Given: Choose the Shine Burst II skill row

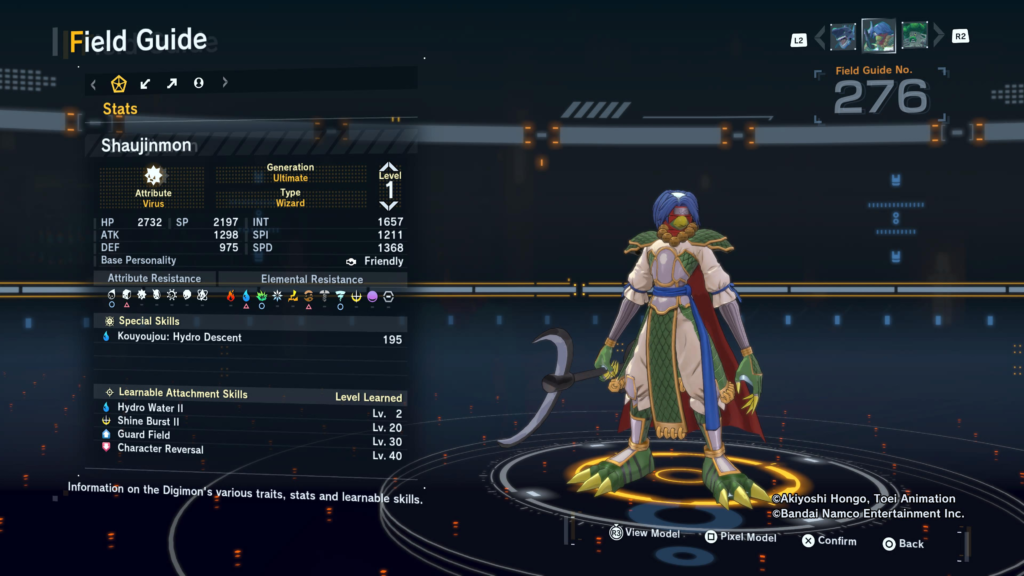Looking at the screenshot, I should point(252,422).
